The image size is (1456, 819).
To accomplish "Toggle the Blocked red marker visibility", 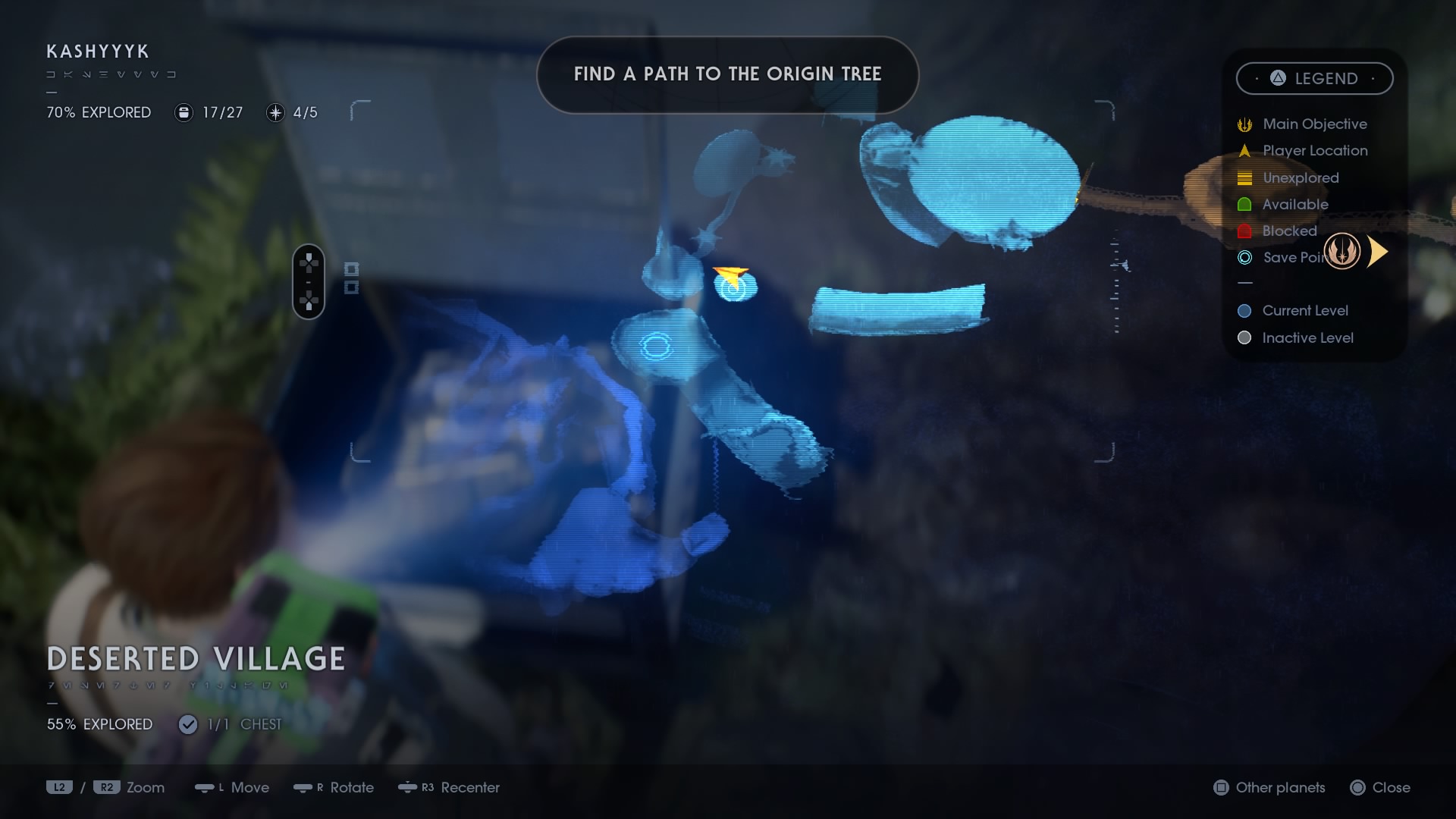I will pos(1244,231).
